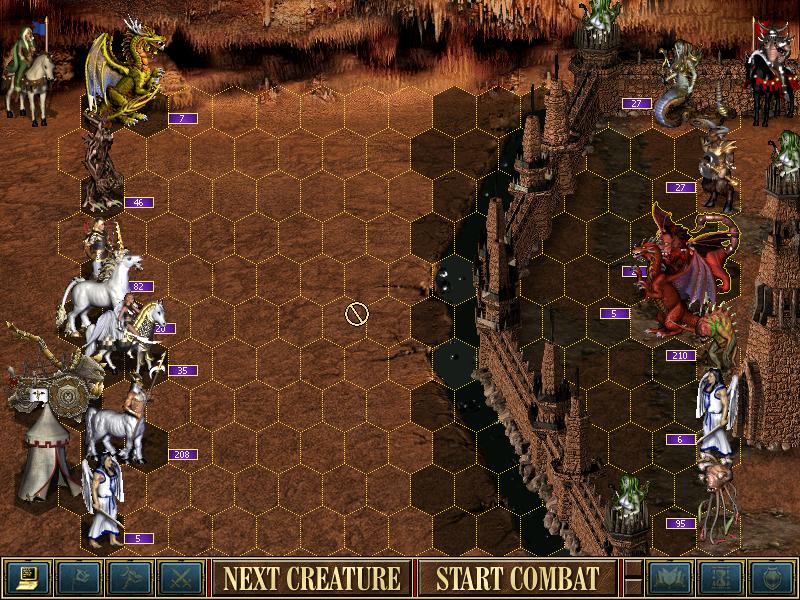
Task: Open the combat options menu
Action: 28,578
